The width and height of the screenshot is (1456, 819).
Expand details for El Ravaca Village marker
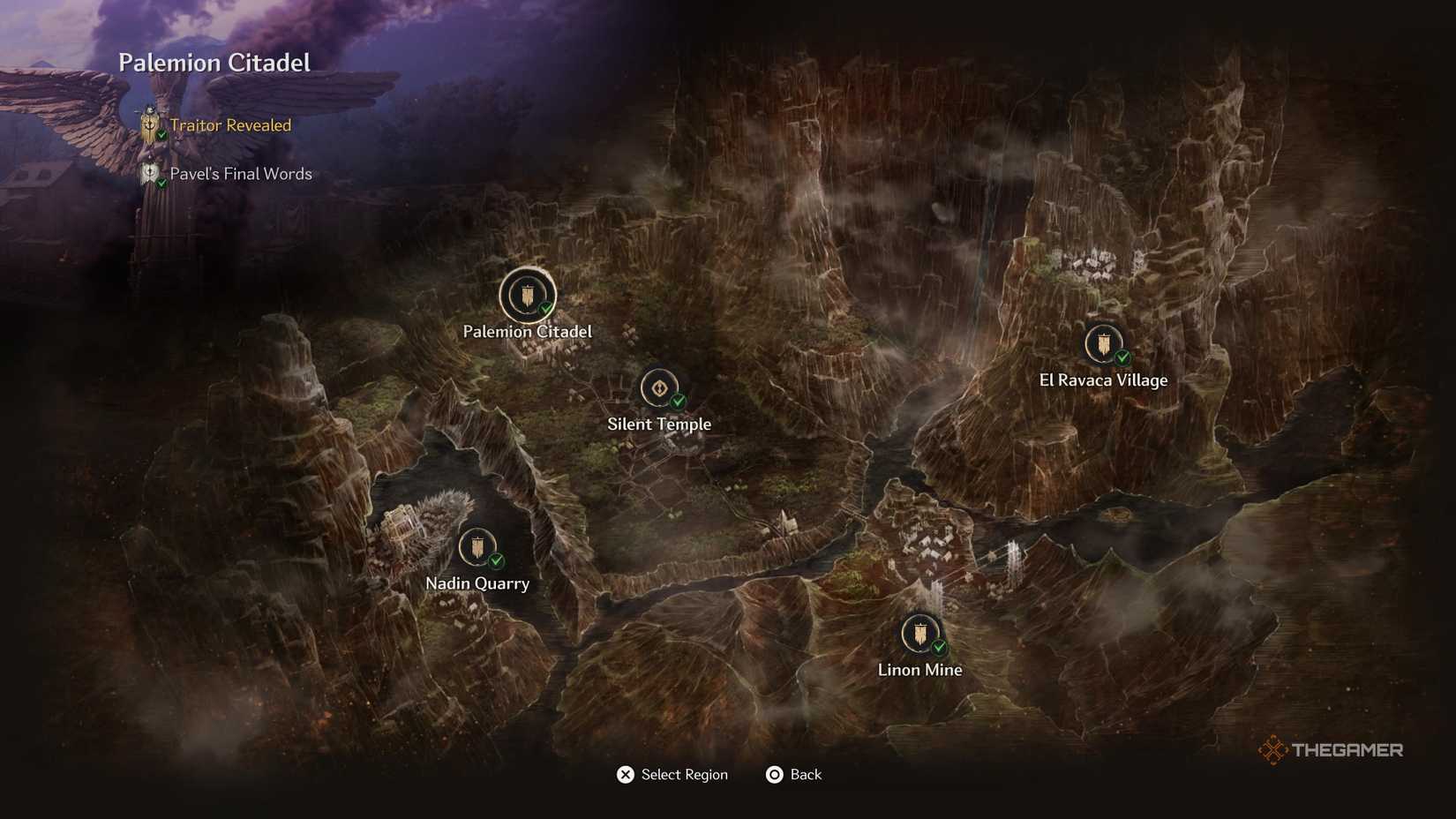(x=1103, y=346)
